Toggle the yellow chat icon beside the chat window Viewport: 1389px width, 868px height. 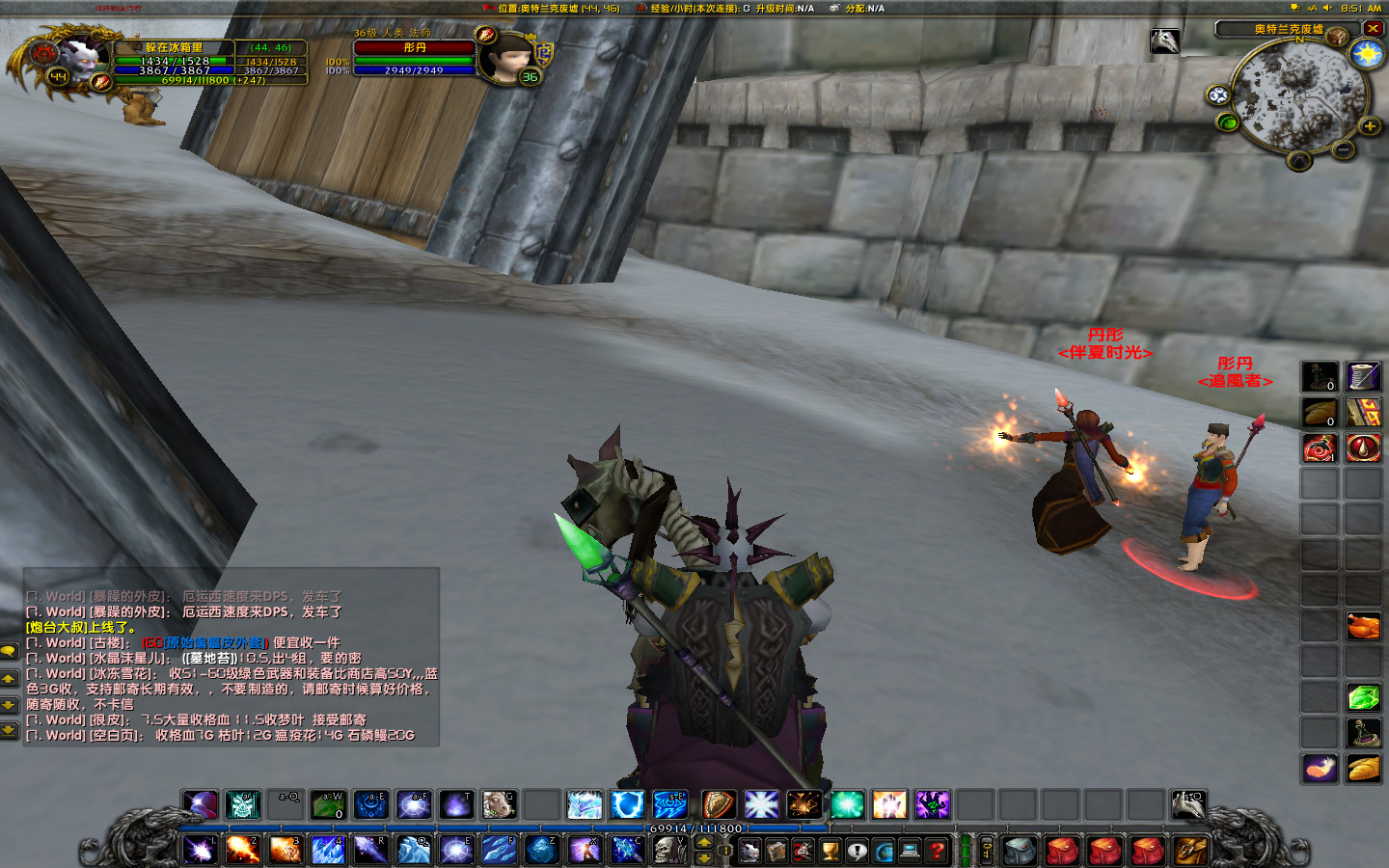click(9, 650)
